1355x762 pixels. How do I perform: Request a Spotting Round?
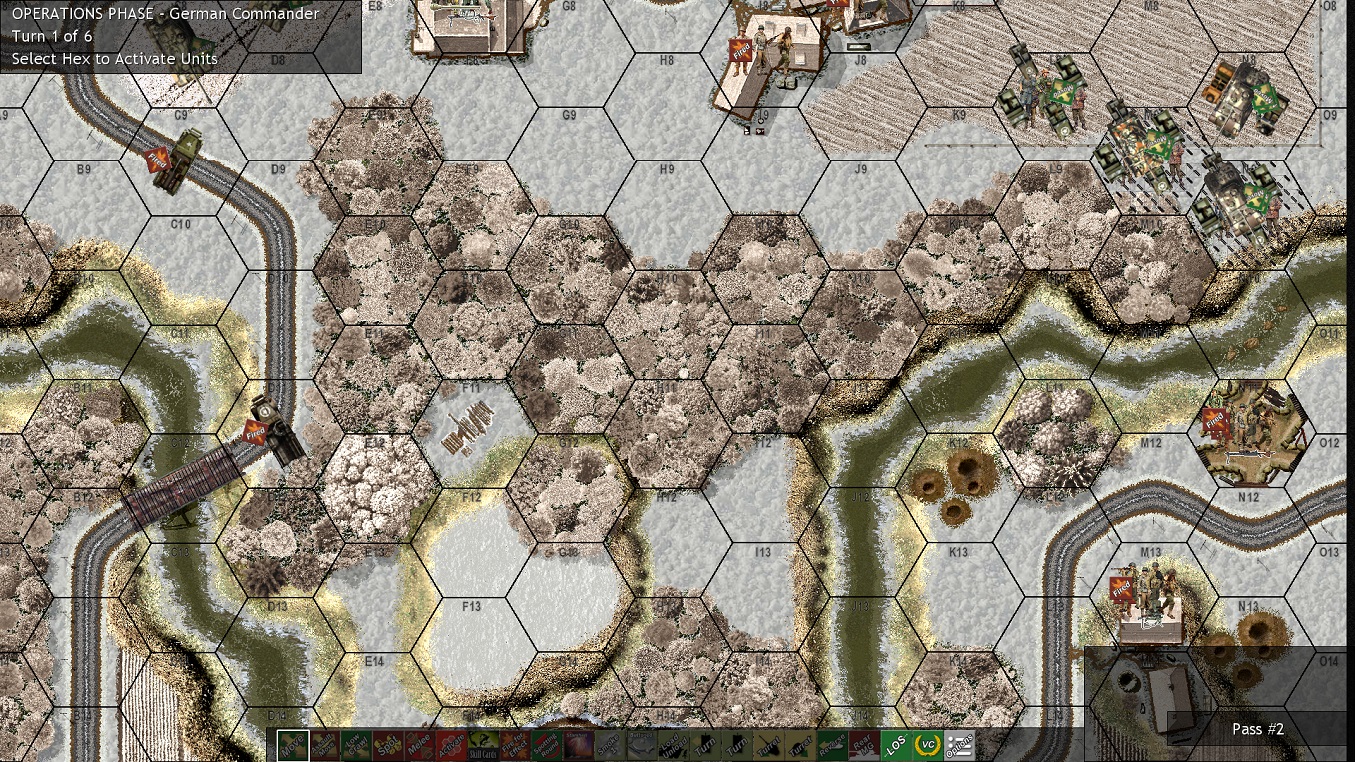[544, 745]
